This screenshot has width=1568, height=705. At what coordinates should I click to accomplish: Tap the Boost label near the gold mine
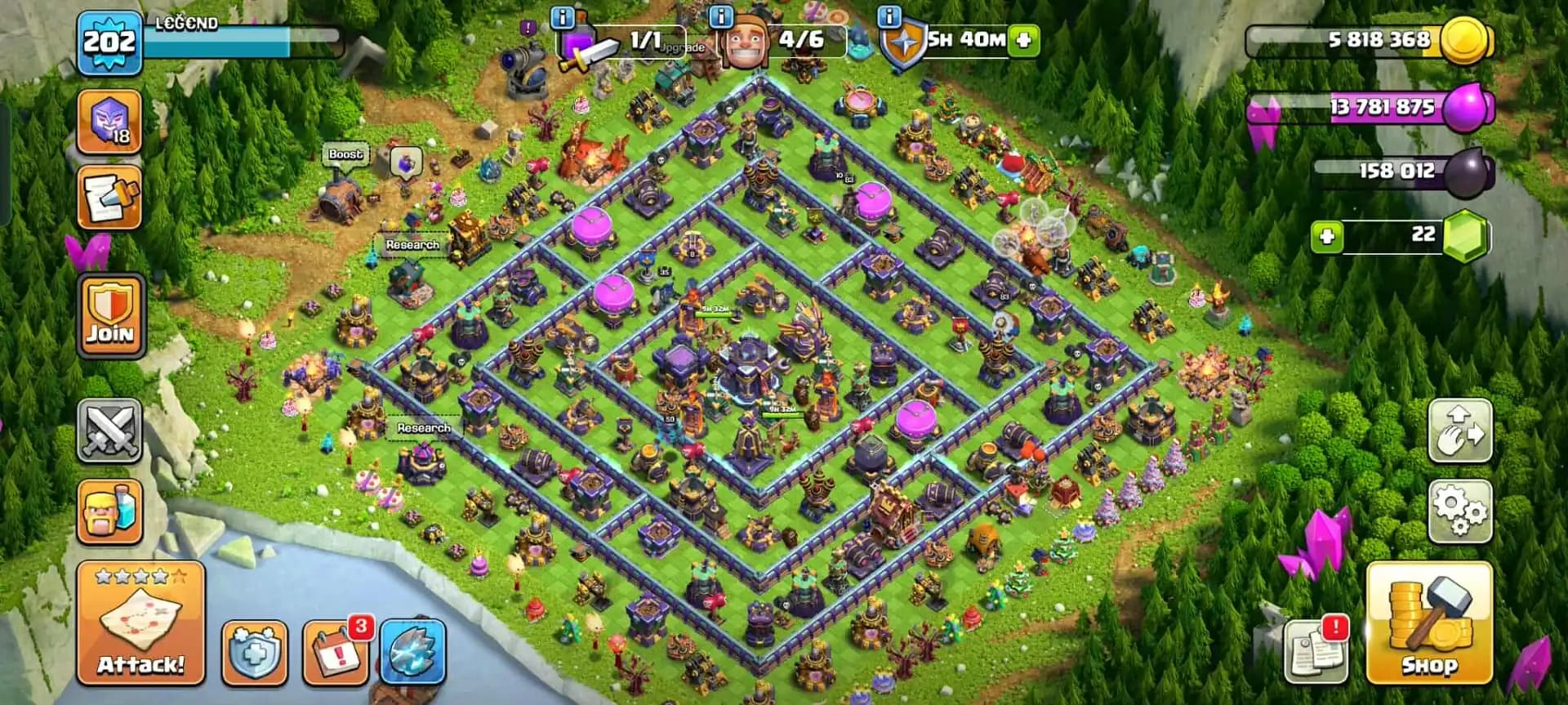point(345,153)
